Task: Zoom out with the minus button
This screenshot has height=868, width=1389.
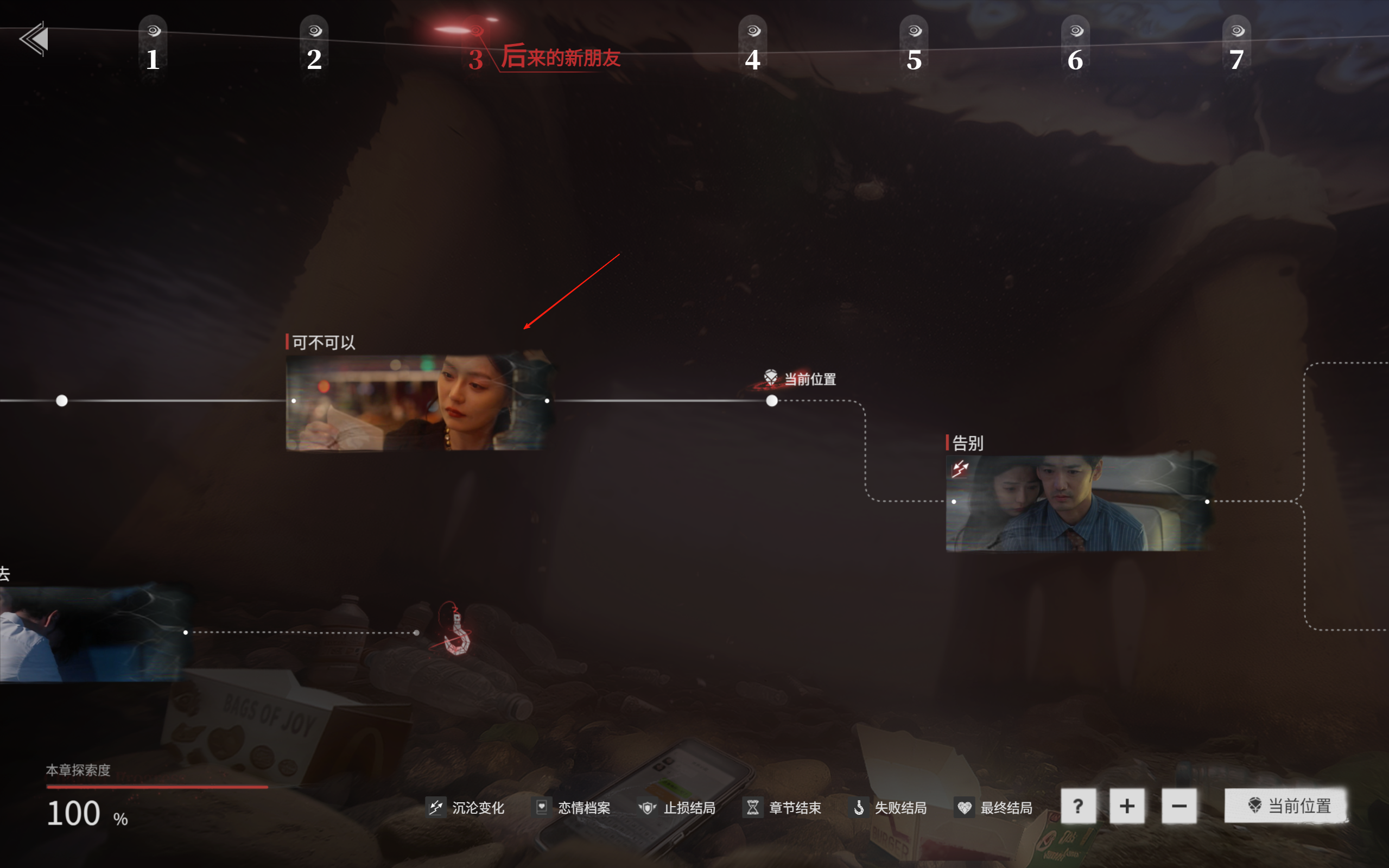Action: 1179,806
